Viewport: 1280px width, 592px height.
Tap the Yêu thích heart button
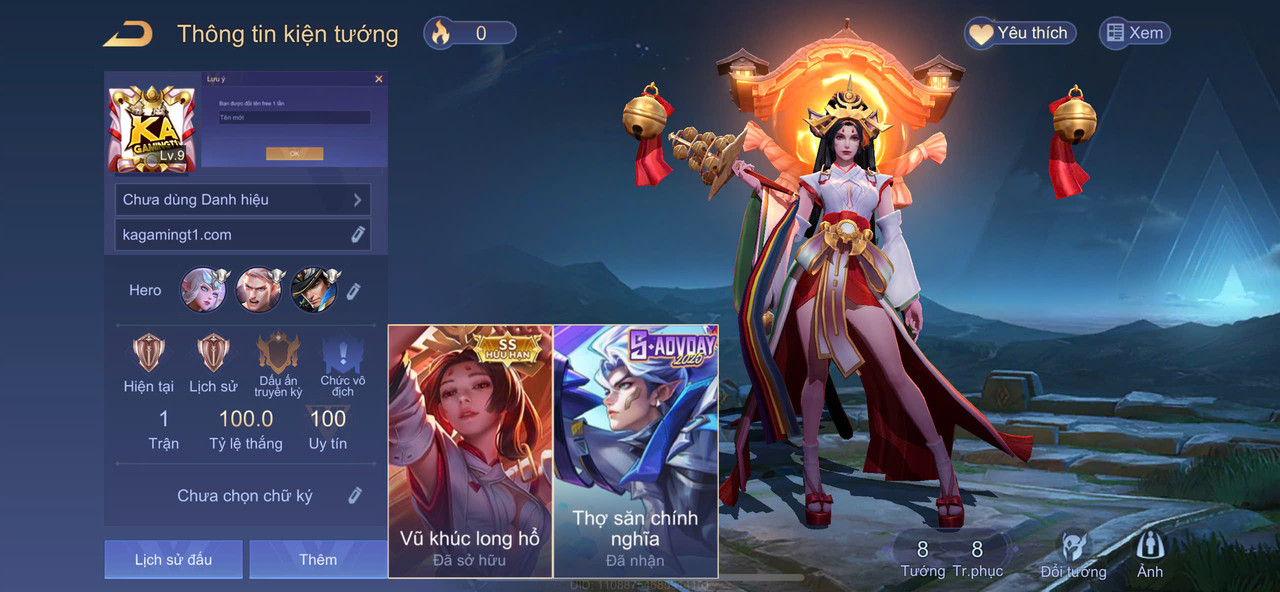(1020, 33)
